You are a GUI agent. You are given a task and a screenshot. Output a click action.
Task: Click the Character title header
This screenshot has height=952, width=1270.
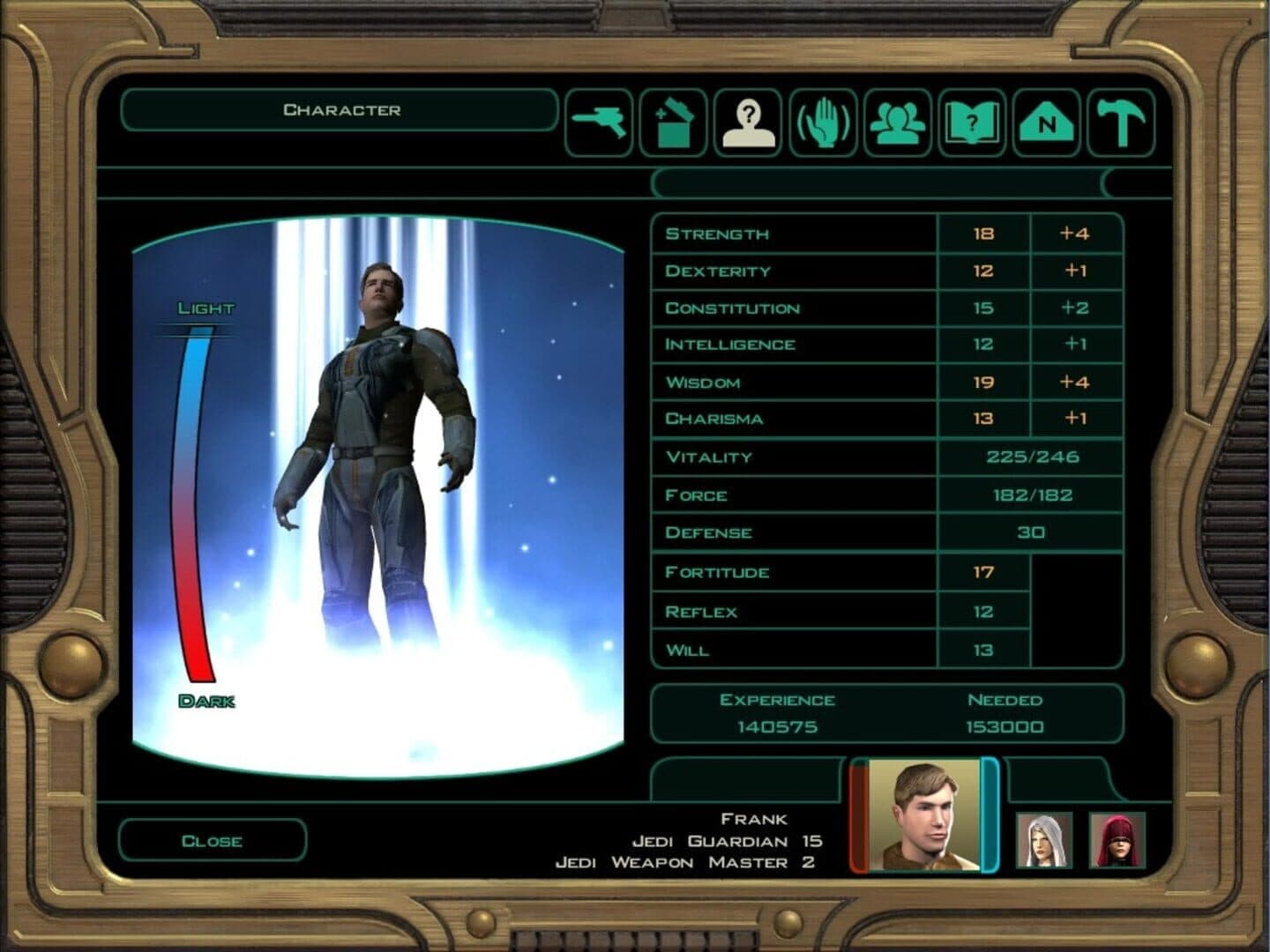(x=342, y=108)
